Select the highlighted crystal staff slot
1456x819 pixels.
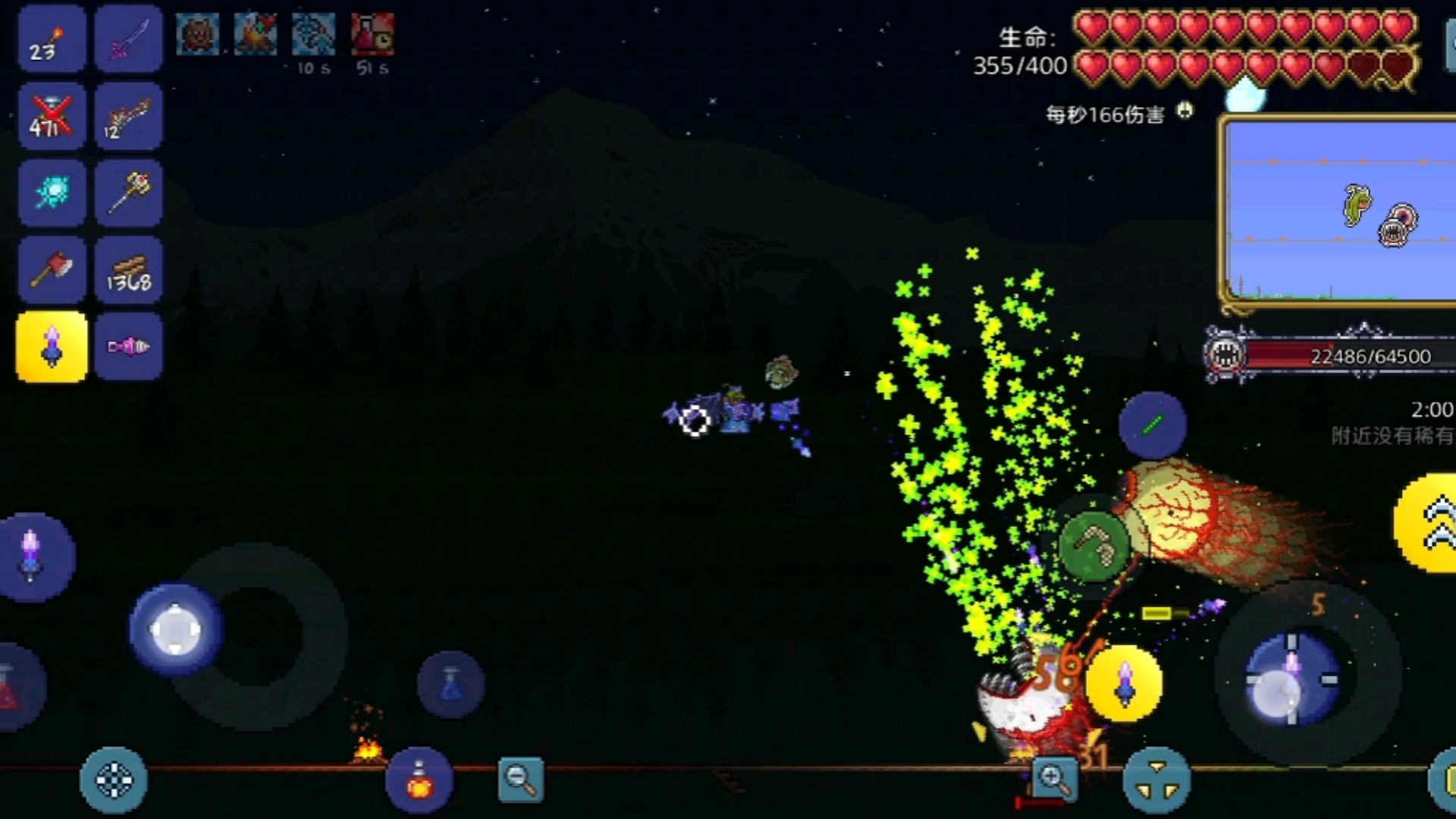[x=52, y=347]
